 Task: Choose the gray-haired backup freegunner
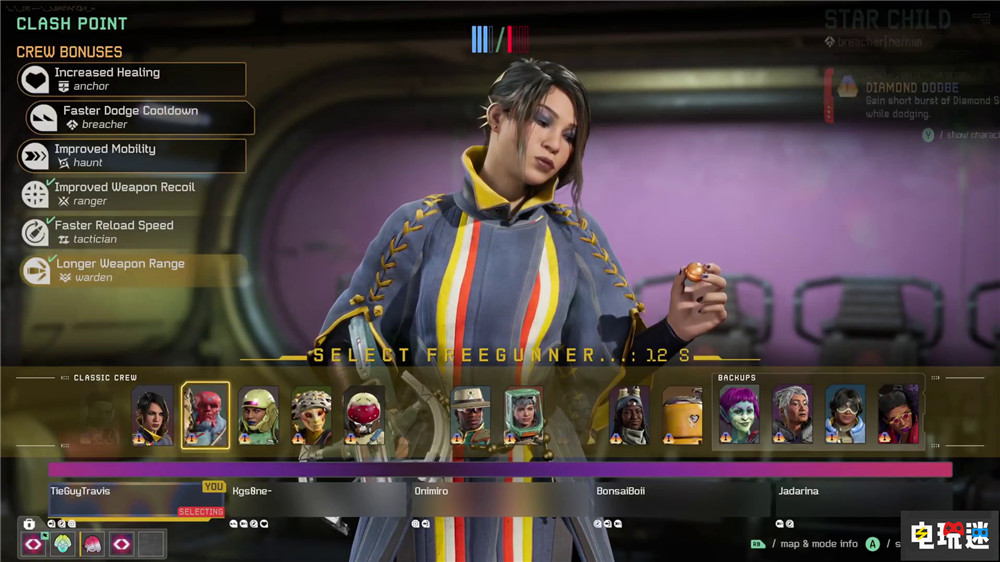[792, 414]
